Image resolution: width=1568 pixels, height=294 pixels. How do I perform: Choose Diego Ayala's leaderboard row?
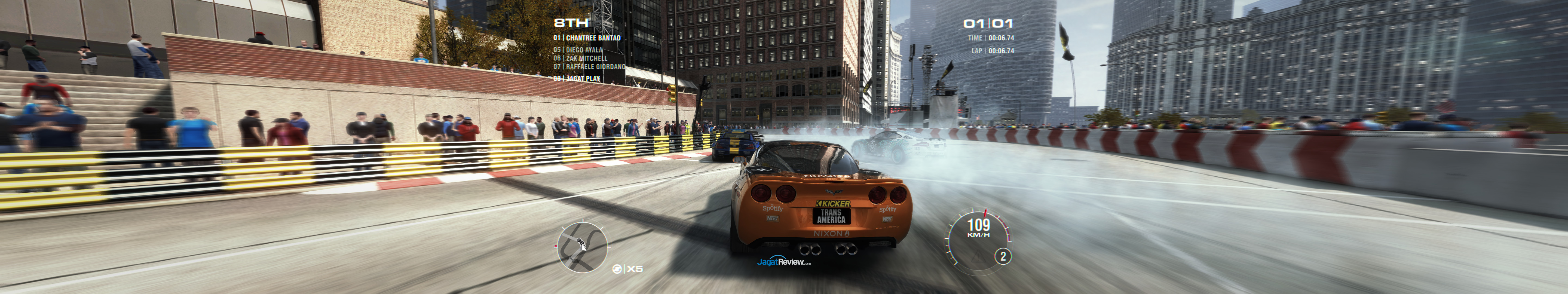[x=578, y=50]
